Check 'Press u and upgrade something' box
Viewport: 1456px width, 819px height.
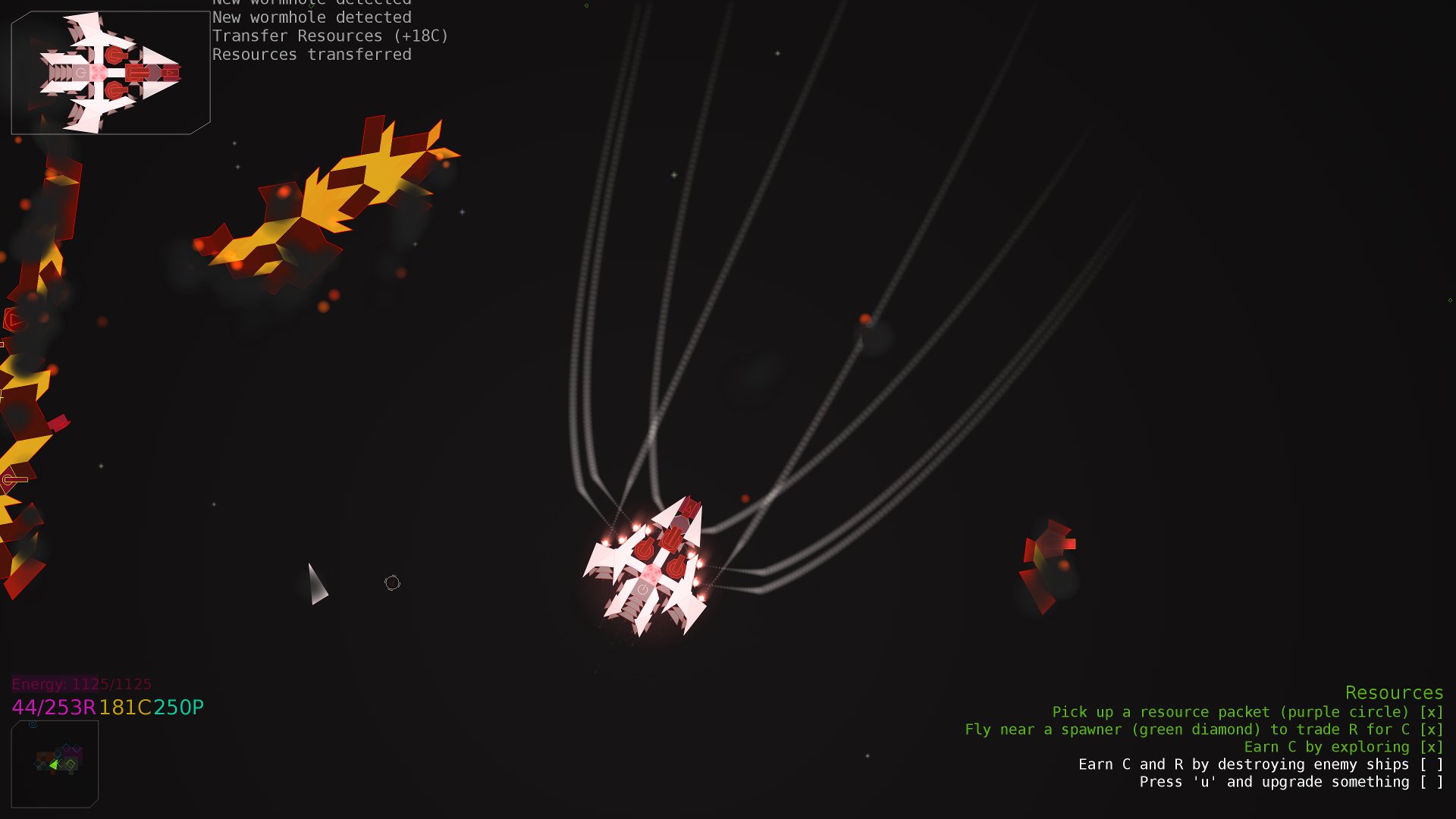point(1432,782)
